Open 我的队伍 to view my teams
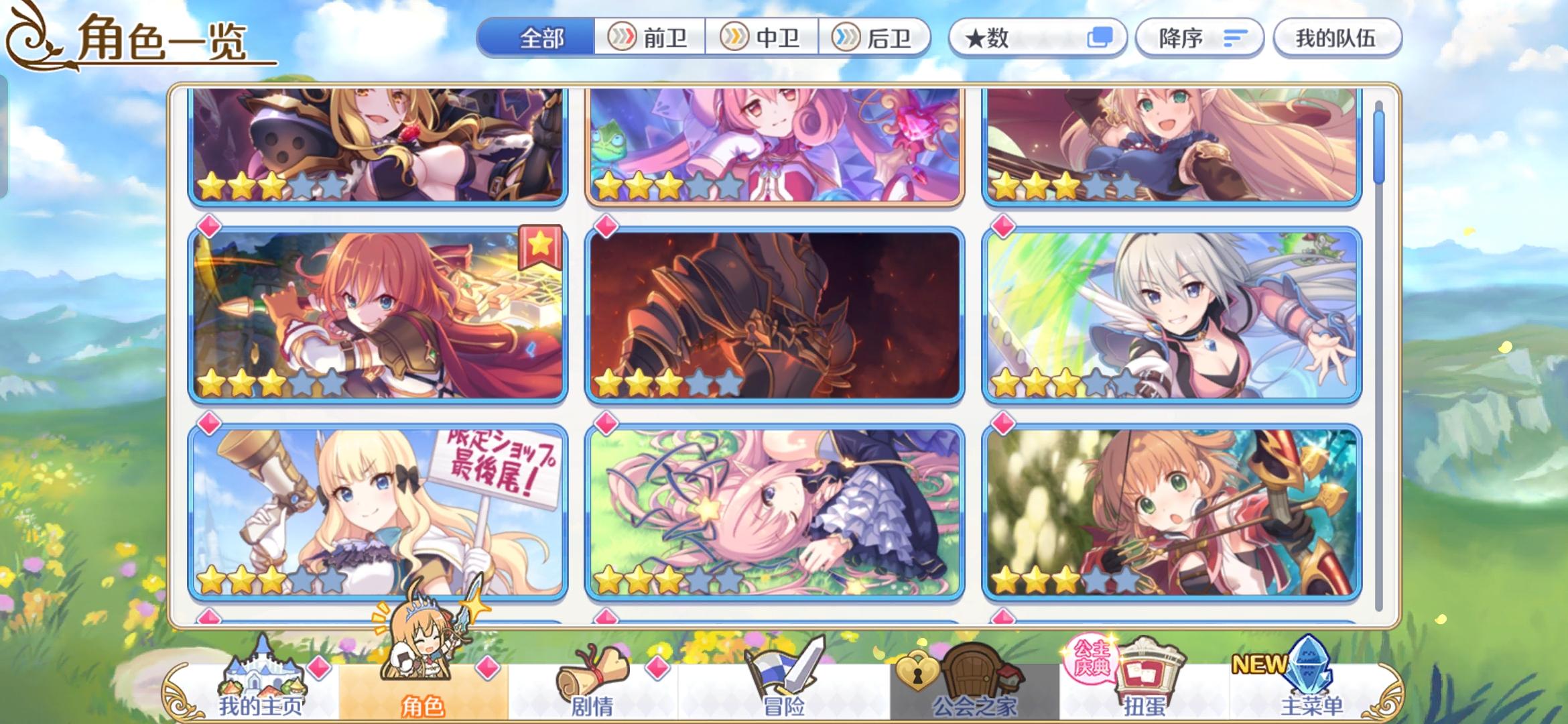Viewport: 1568px width, 724px height. click(x=1337, y=38)
